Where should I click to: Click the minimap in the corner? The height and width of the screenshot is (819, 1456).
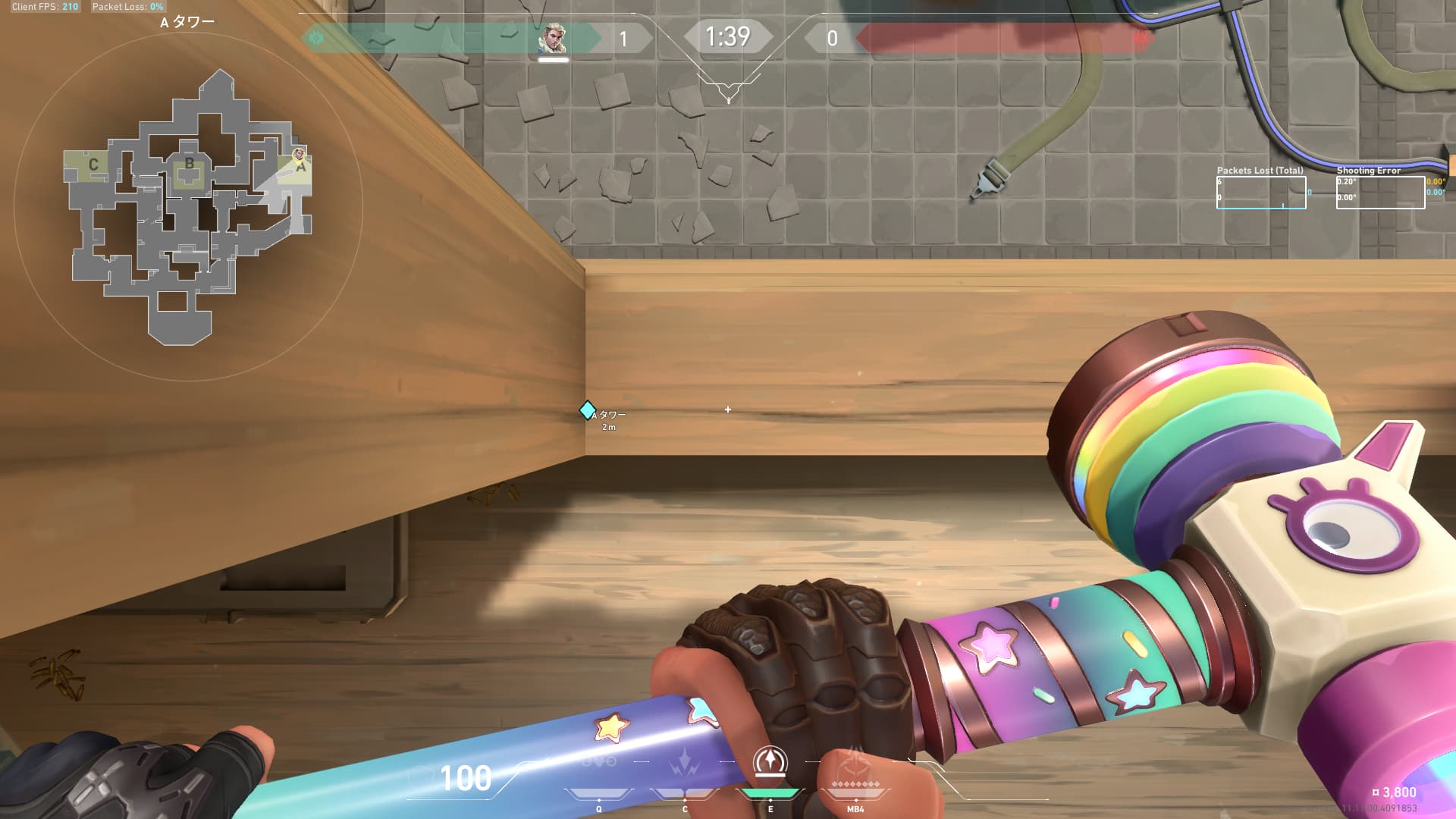click(x=188, y=205)
